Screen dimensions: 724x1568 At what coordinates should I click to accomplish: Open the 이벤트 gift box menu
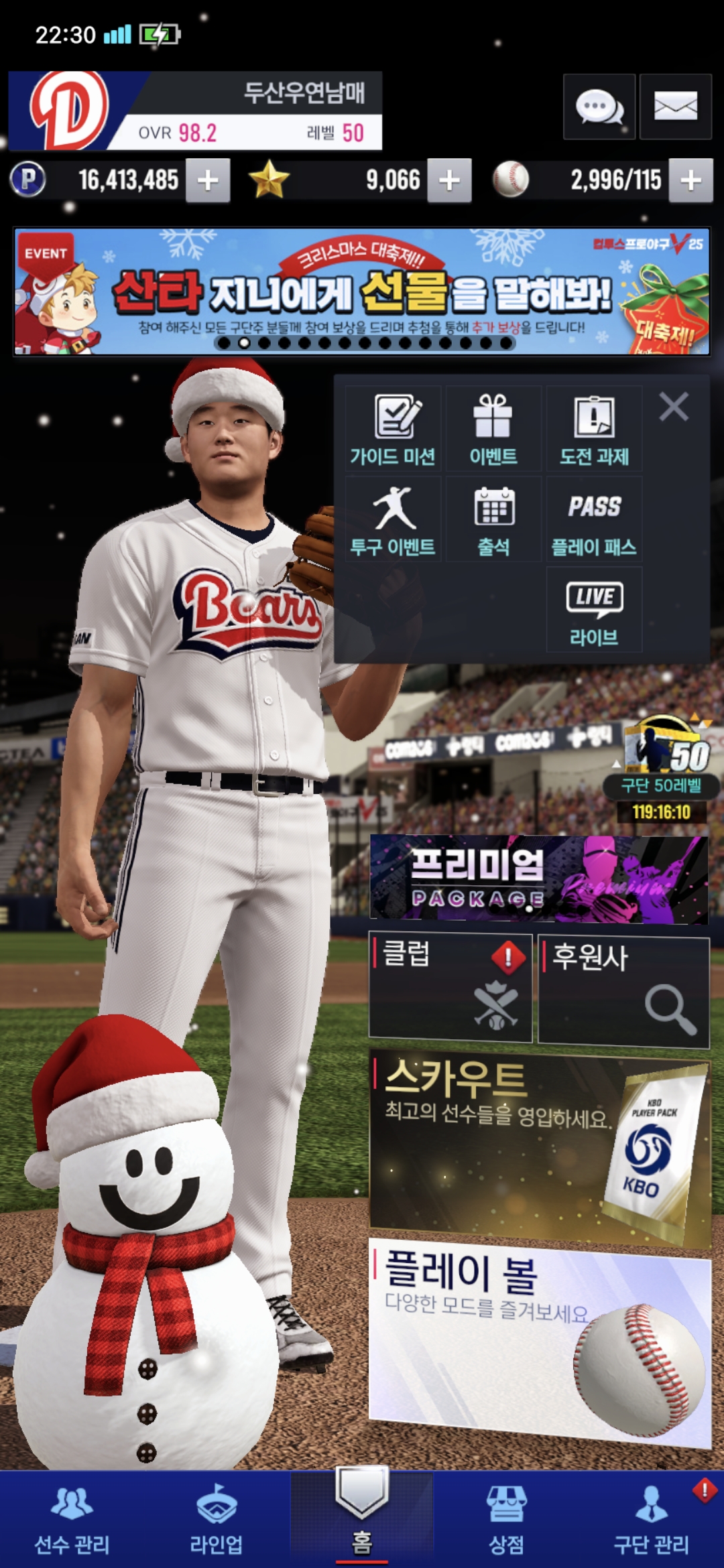[x=493, y=429]
